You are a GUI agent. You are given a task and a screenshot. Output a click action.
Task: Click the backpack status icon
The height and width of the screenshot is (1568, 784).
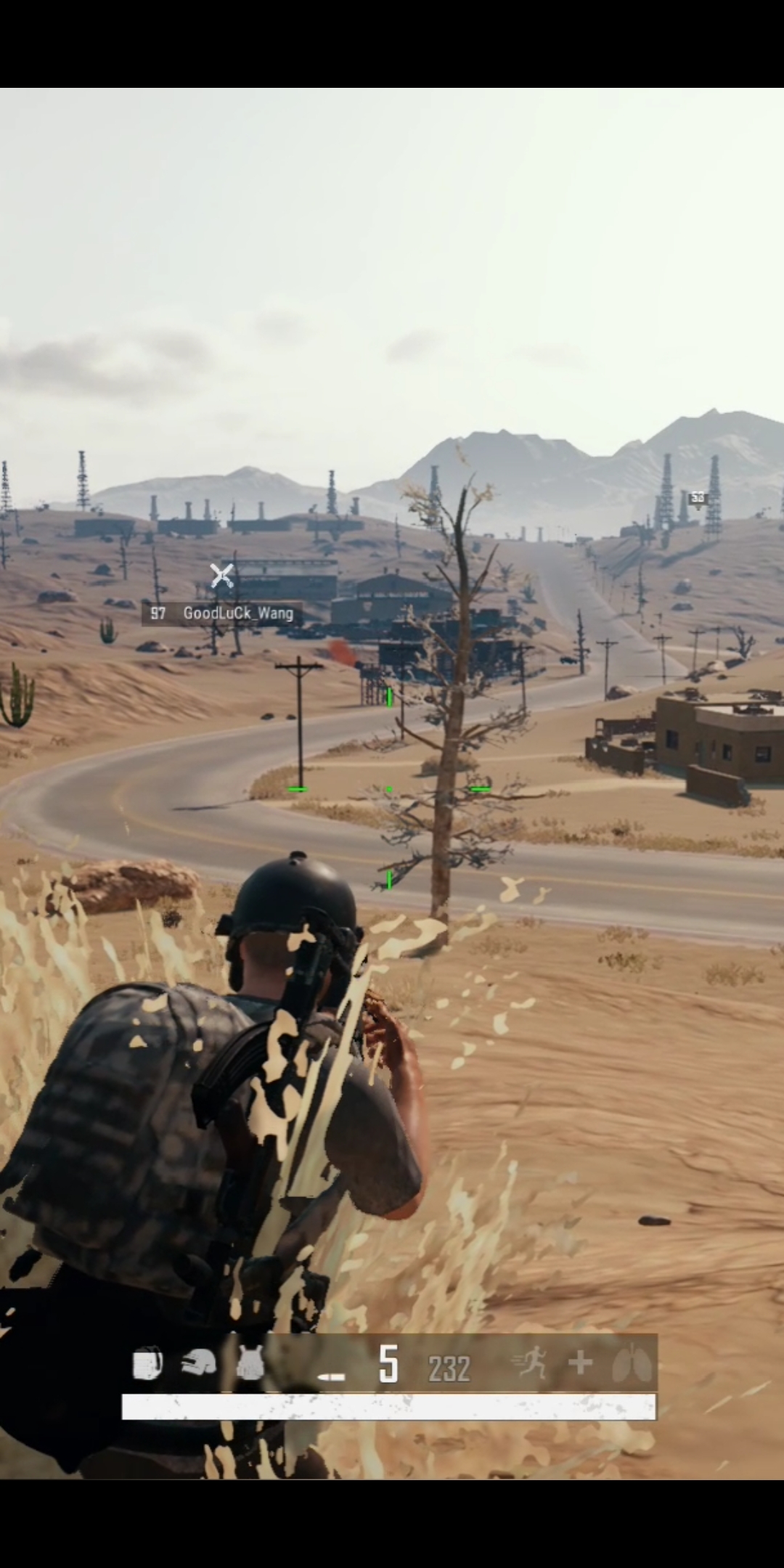[x=147, y=1364]
